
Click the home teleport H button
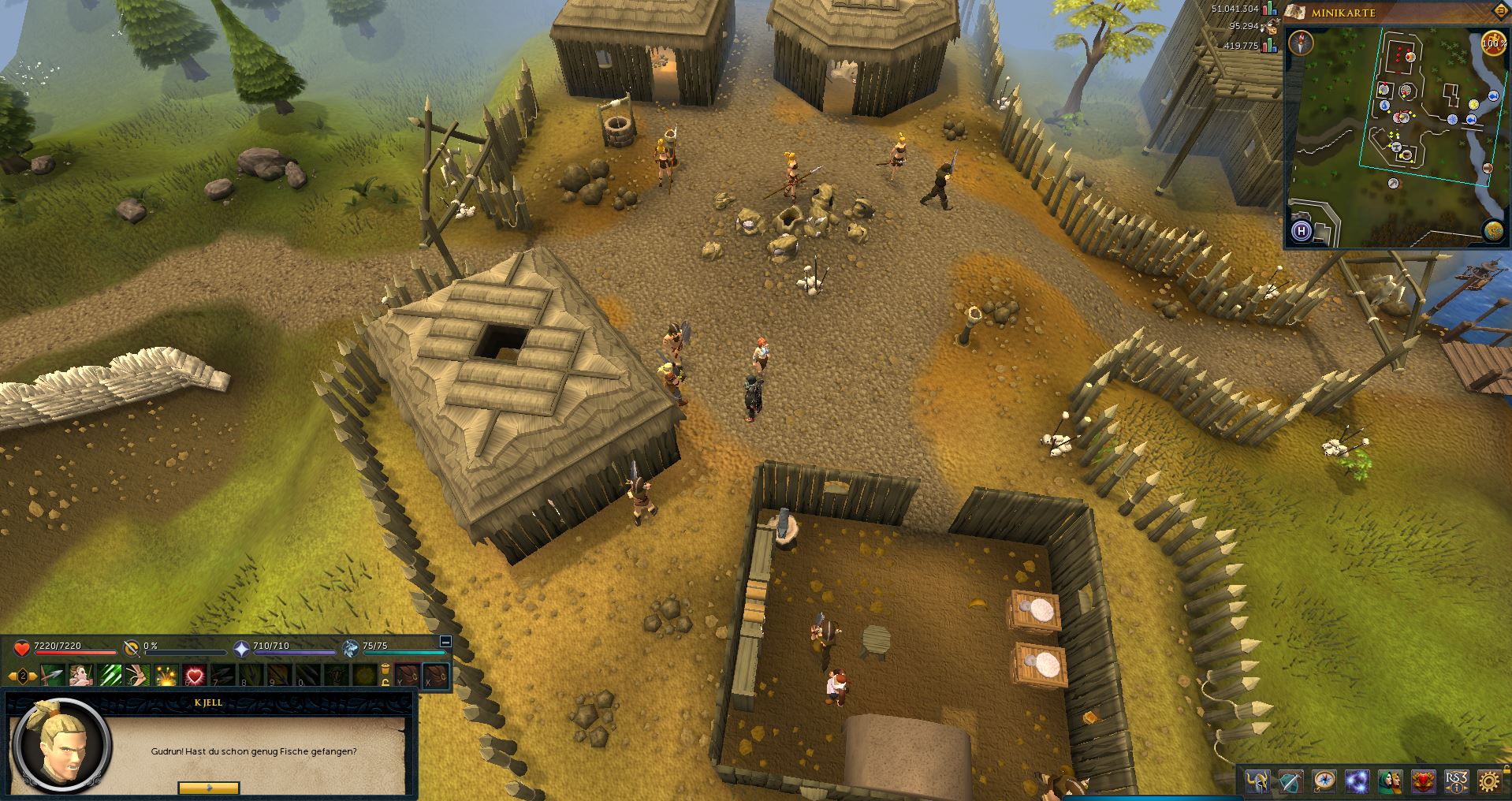[1302, 231]
